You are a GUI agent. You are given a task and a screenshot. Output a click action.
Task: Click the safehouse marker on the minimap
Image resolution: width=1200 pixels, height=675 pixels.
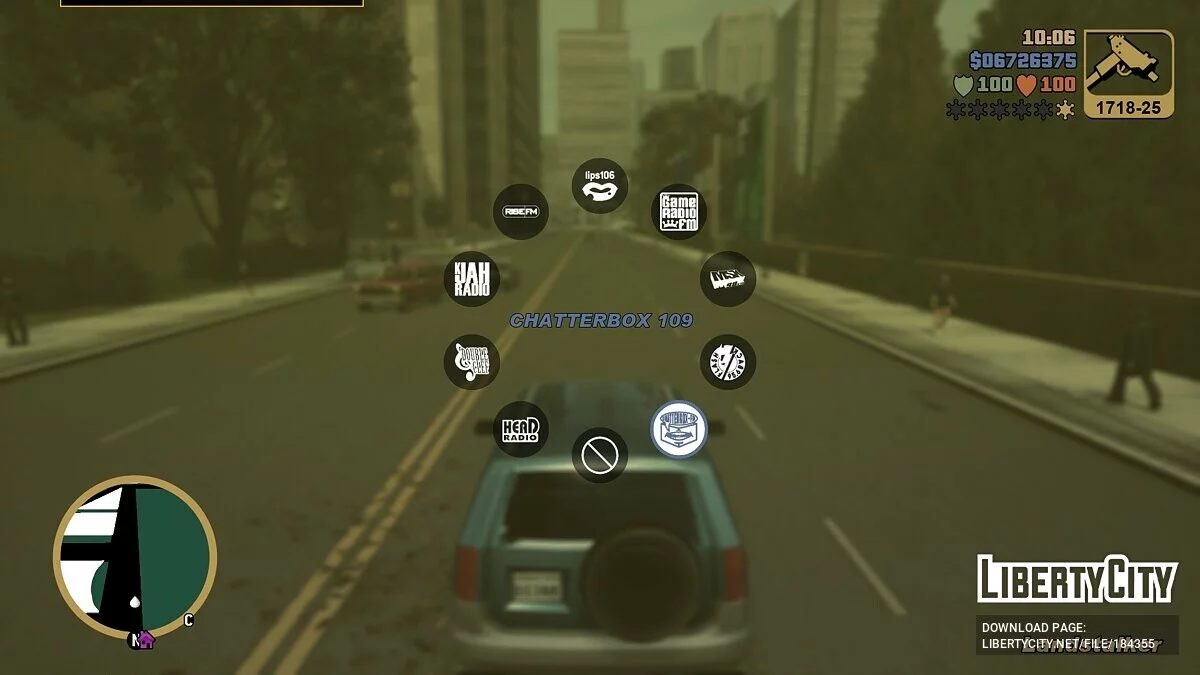[146, 639]
